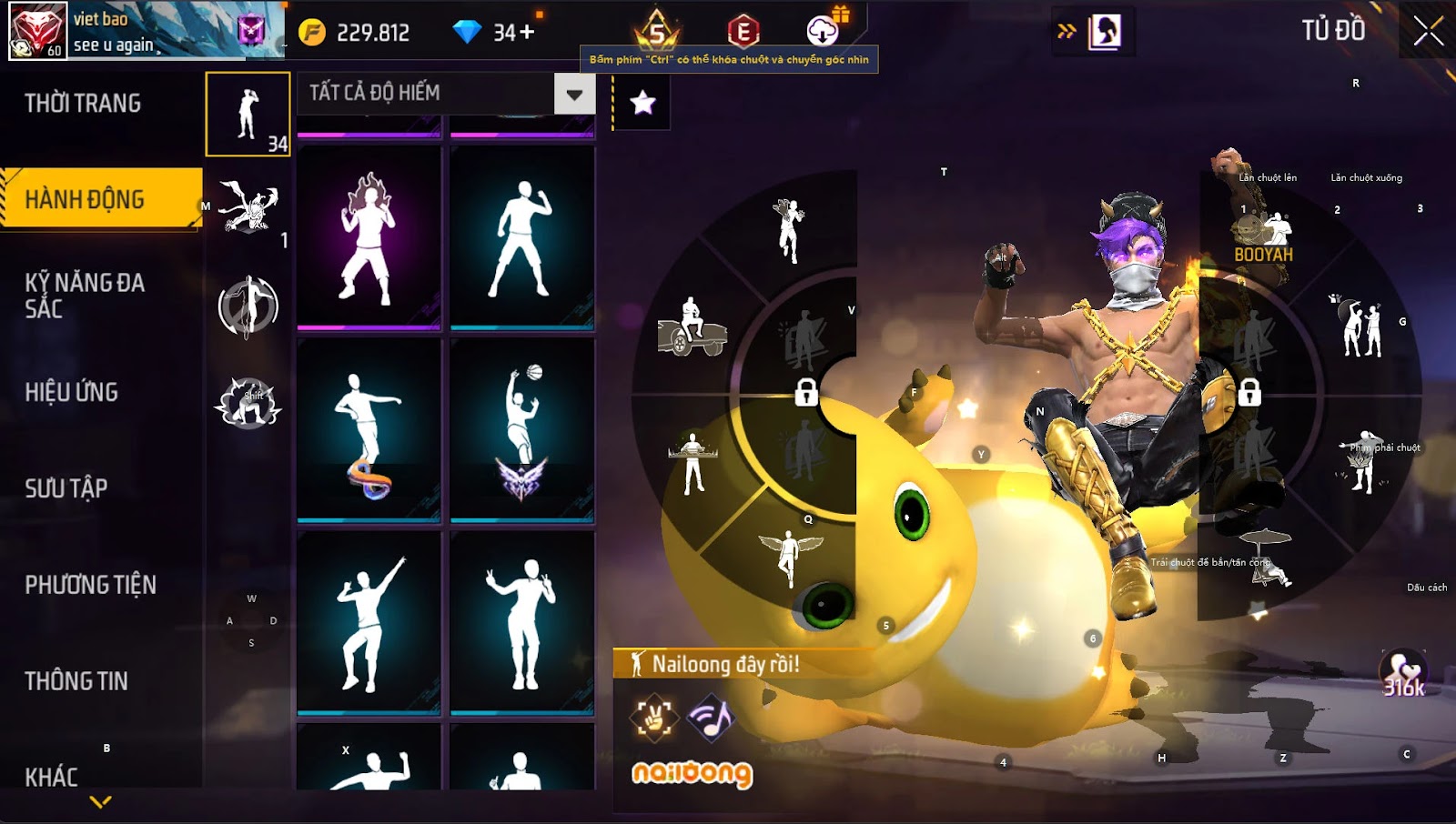
Task: Open the Hiệu Ứng category
Action: pos(72,392)
